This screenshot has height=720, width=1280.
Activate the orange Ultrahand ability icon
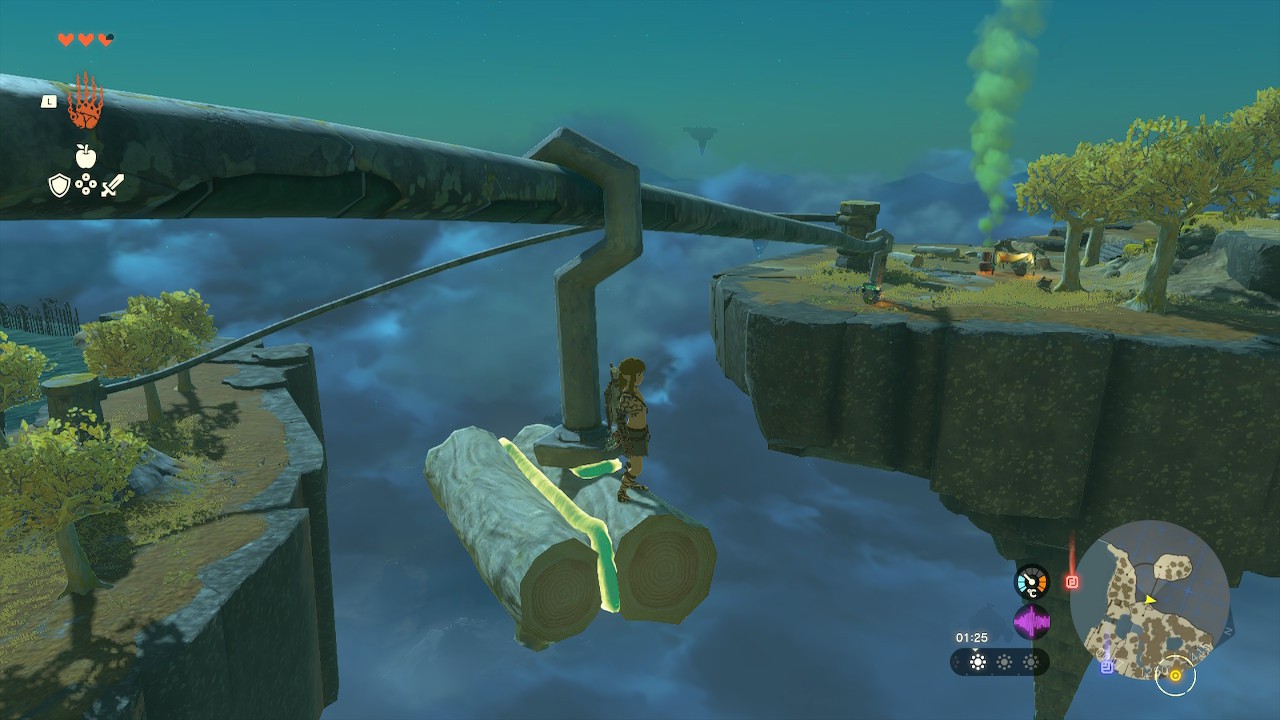pyautogui.click(x=85, y=102)
